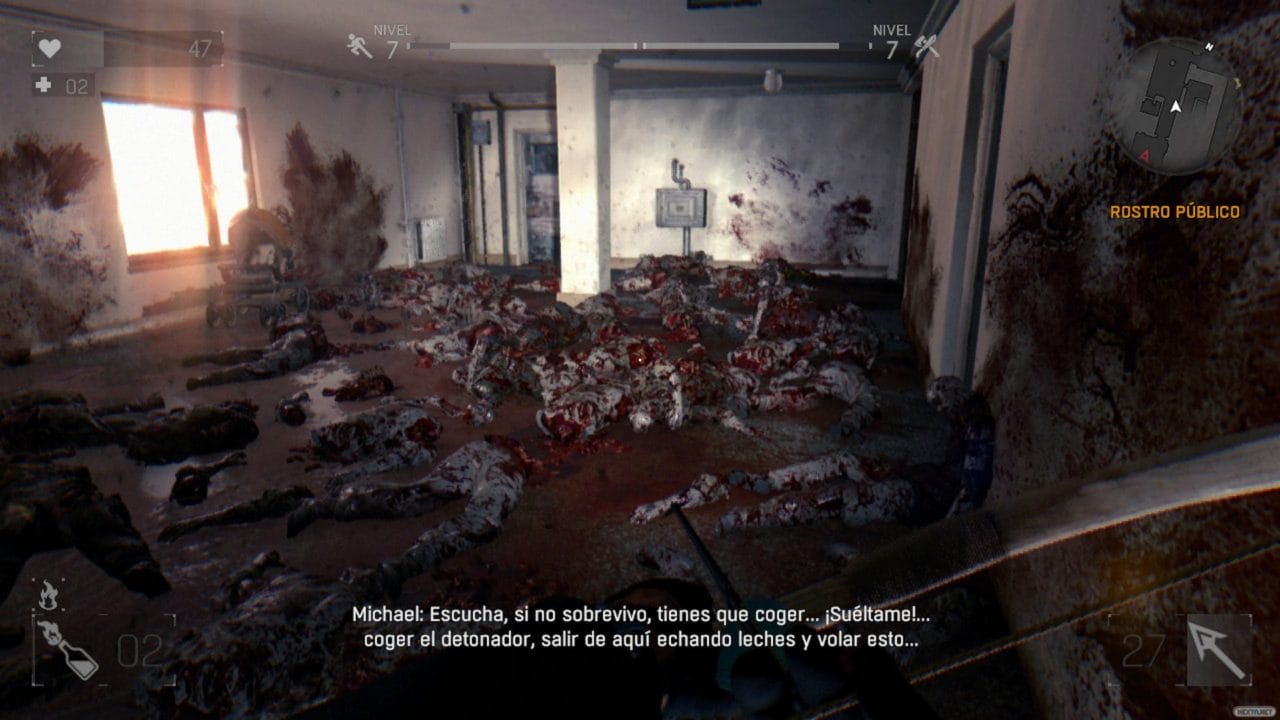Open the agility running-man level icon
The image size is (1280, 720).
[359, 45]
